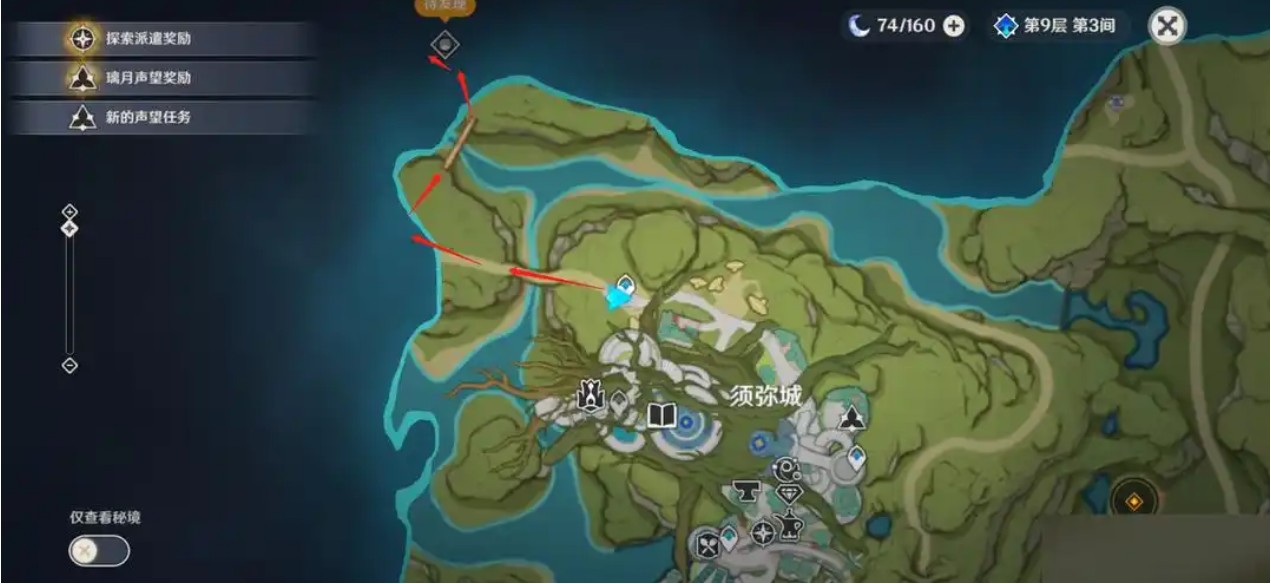Screen dimensions: 1271x584
Task: Choose the blacksmith anvil marker
Action: pyautogui.click(x=745, y=491)
